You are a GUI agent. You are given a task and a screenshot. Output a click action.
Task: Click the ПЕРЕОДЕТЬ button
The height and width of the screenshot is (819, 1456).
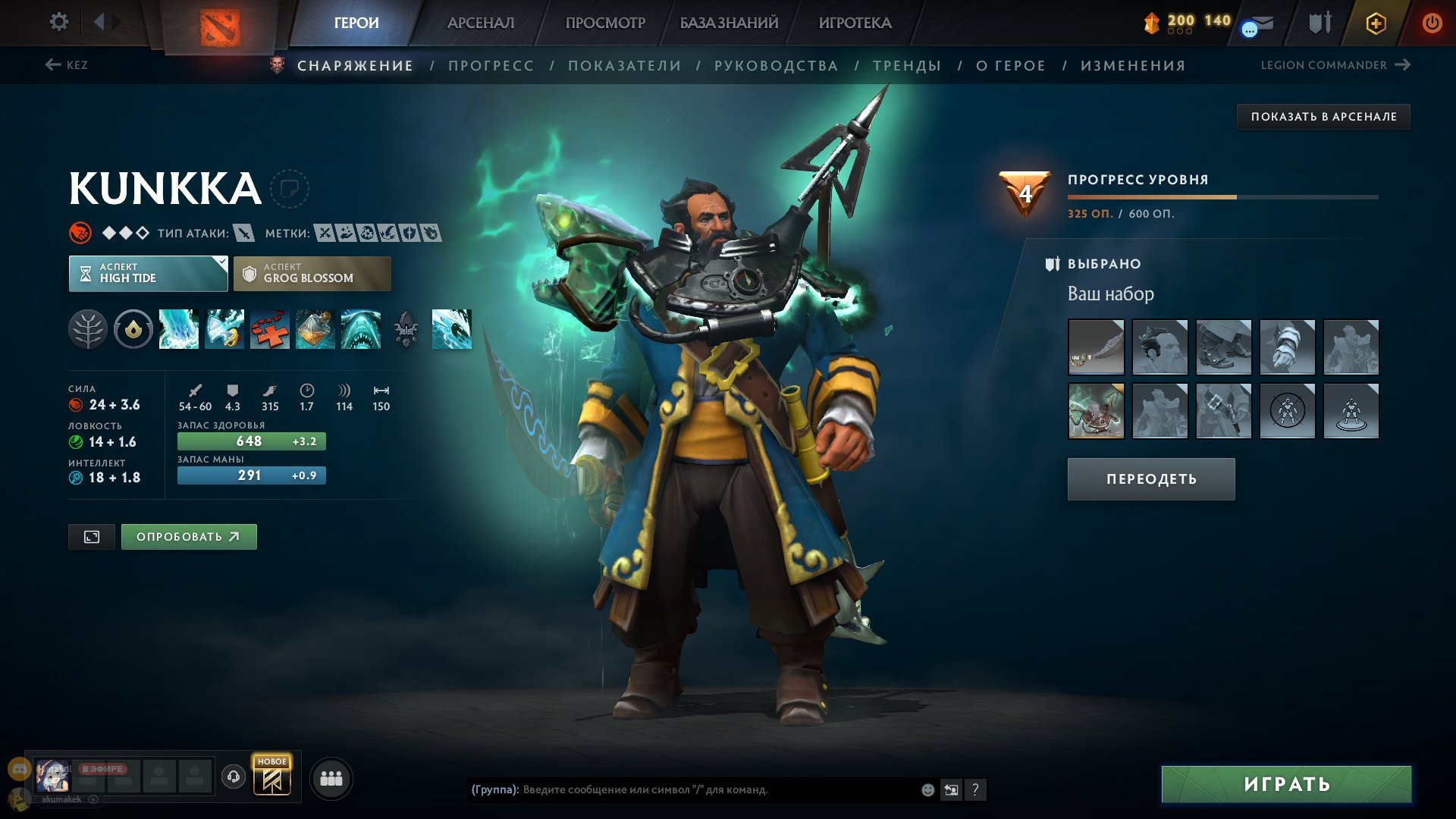click(x=1150, y=479)
